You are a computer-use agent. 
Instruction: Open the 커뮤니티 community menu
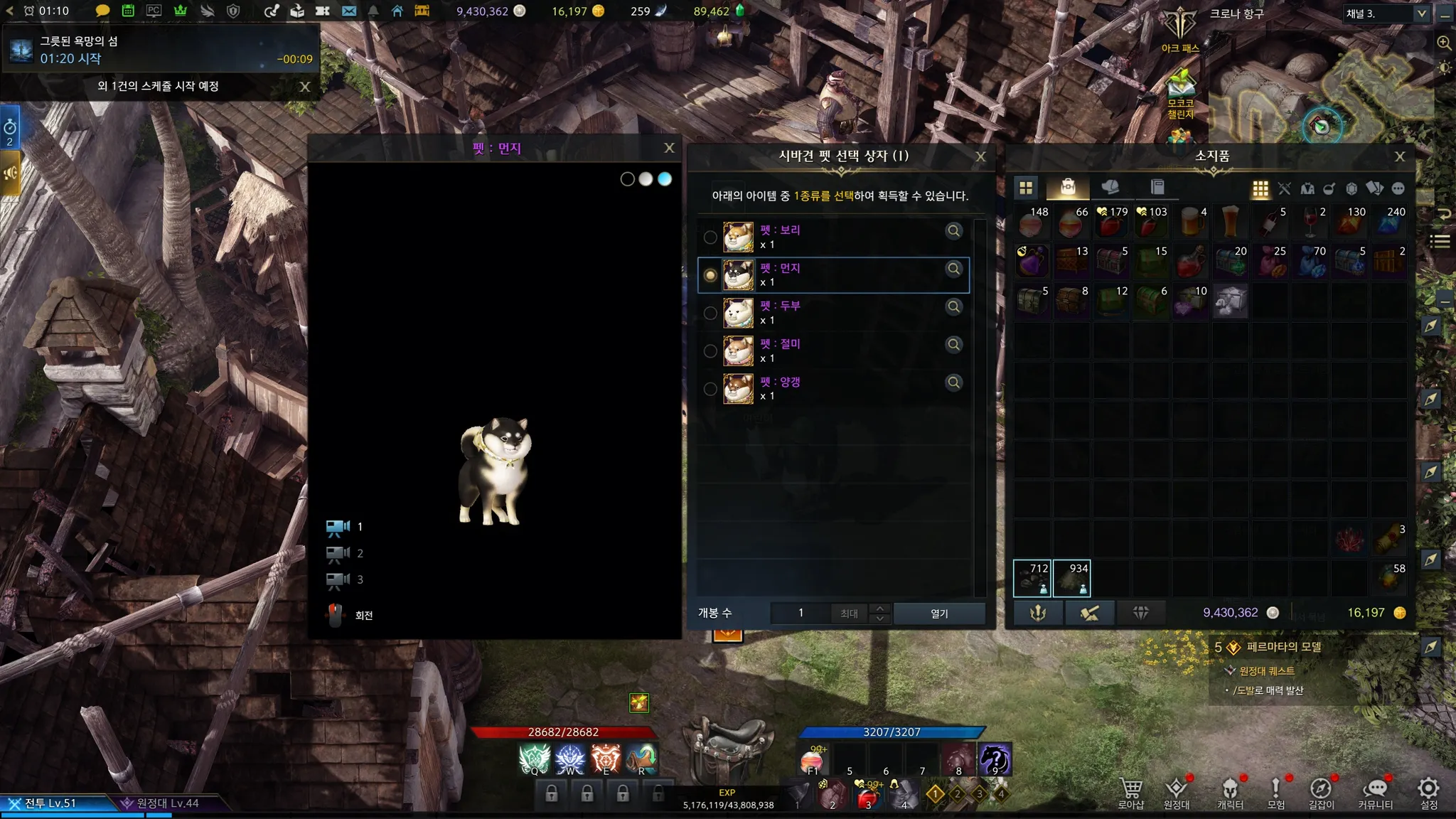pos(1376,793)
